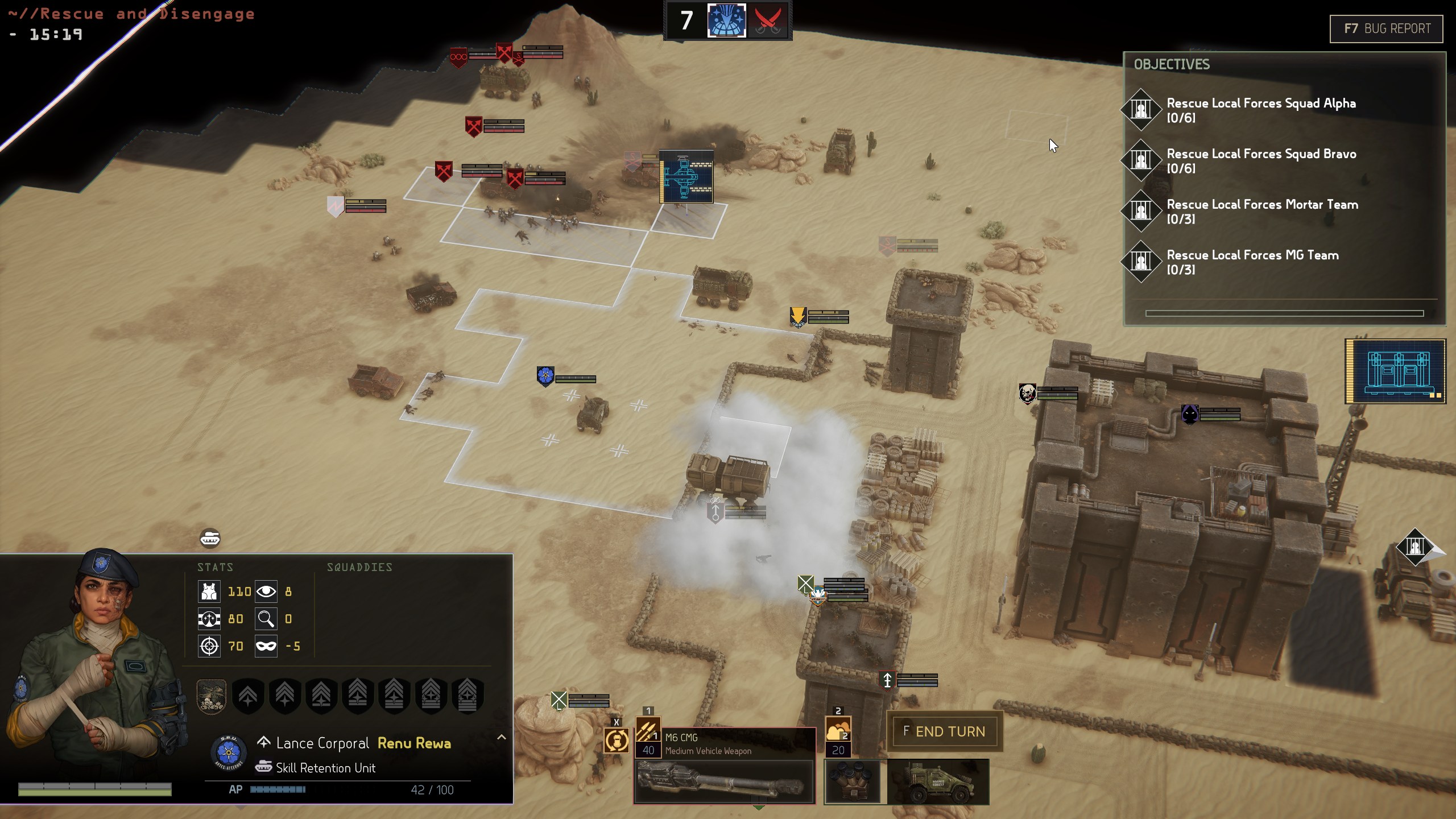Image resolution: width=1456 pixels, height=819 pixels.
Task: Fire the M6 CMG burst ability
Action: click(x=648, y=730)
